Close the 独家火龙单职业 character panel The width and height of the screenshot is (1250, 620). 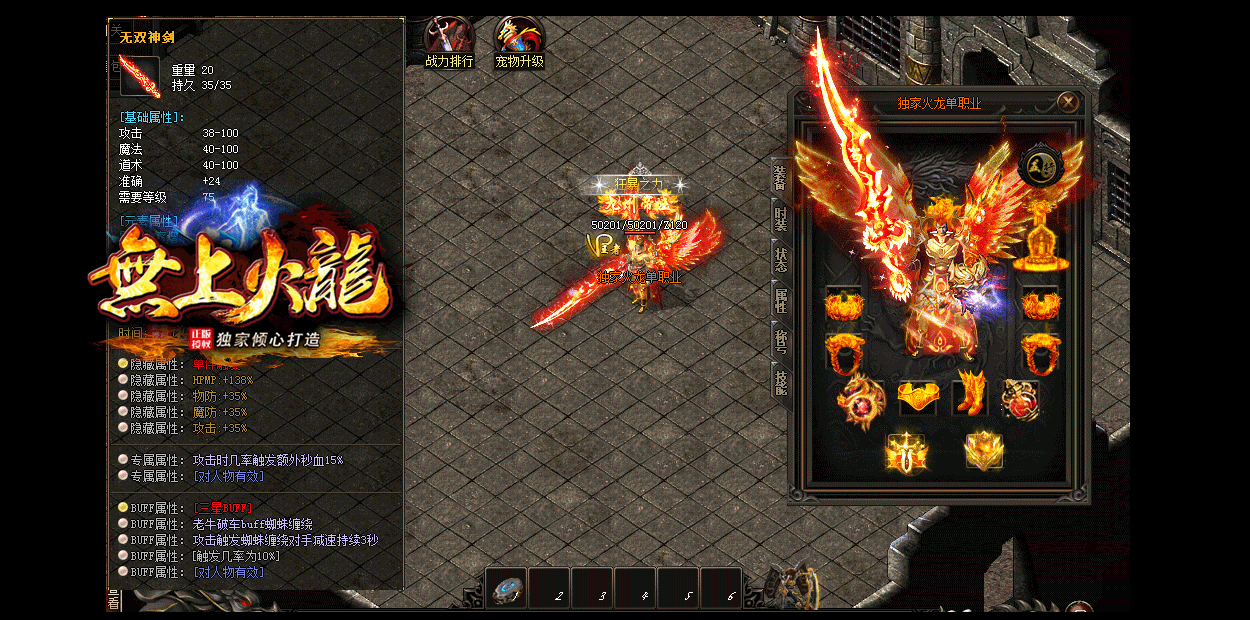[x=1068, y=102]
